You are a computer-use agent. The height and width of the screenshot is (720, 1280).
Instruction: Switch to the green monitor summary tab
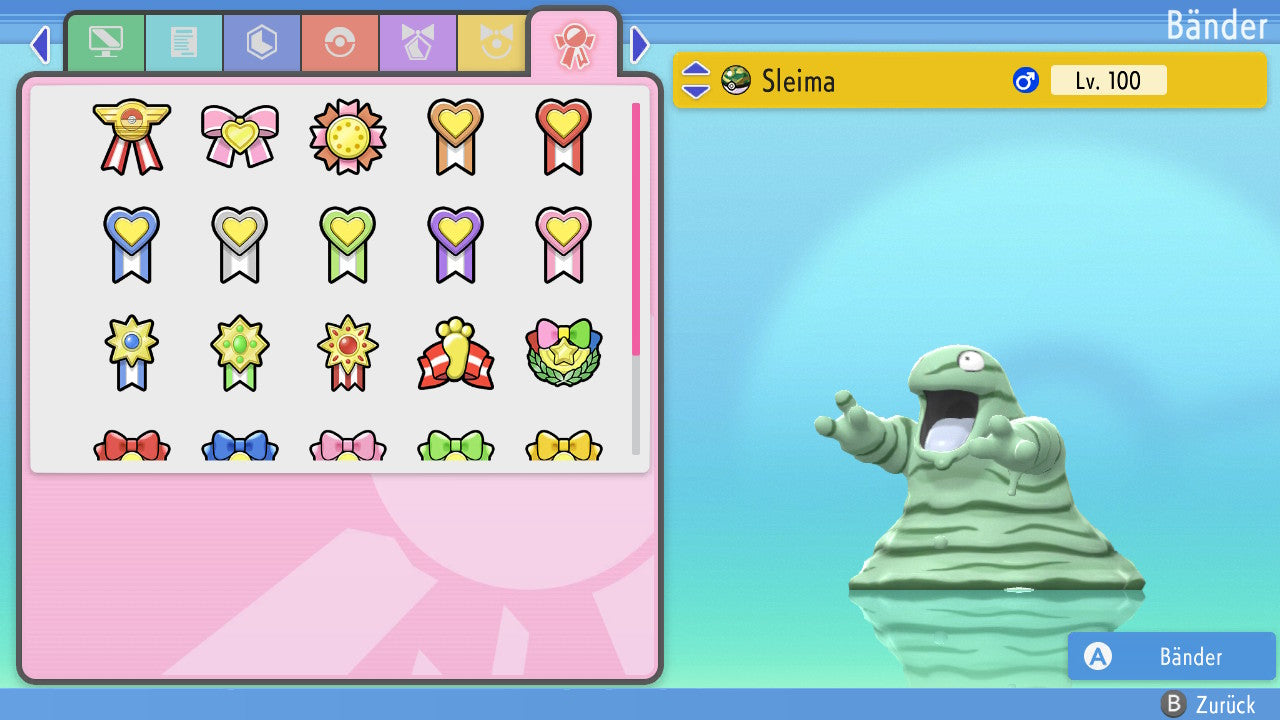(x=105, y=43)
